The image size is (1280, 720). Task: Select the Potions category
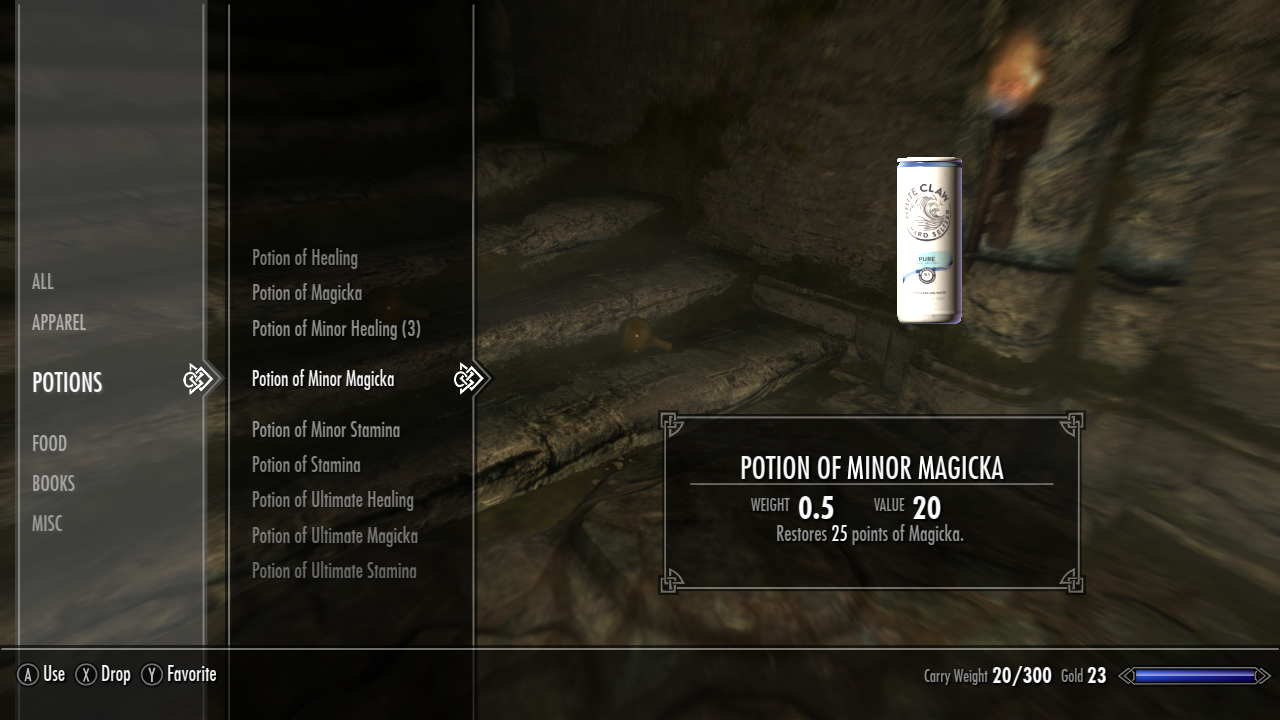67,382
